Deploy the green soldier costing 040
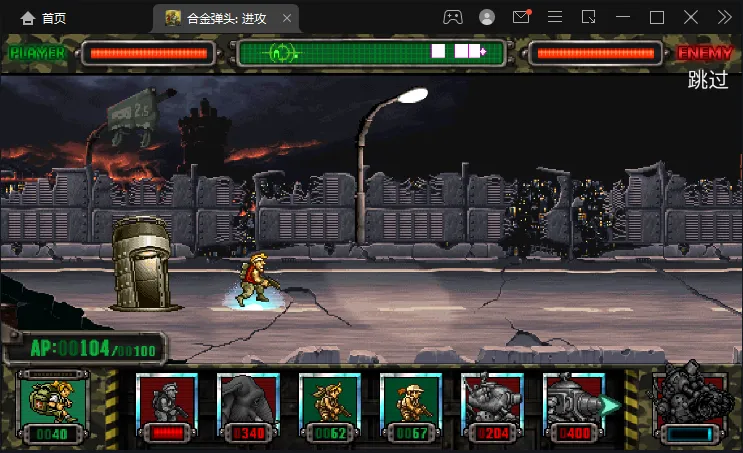Image resolution: width=743 pixels, height=453 pixels. click(53, 406)
